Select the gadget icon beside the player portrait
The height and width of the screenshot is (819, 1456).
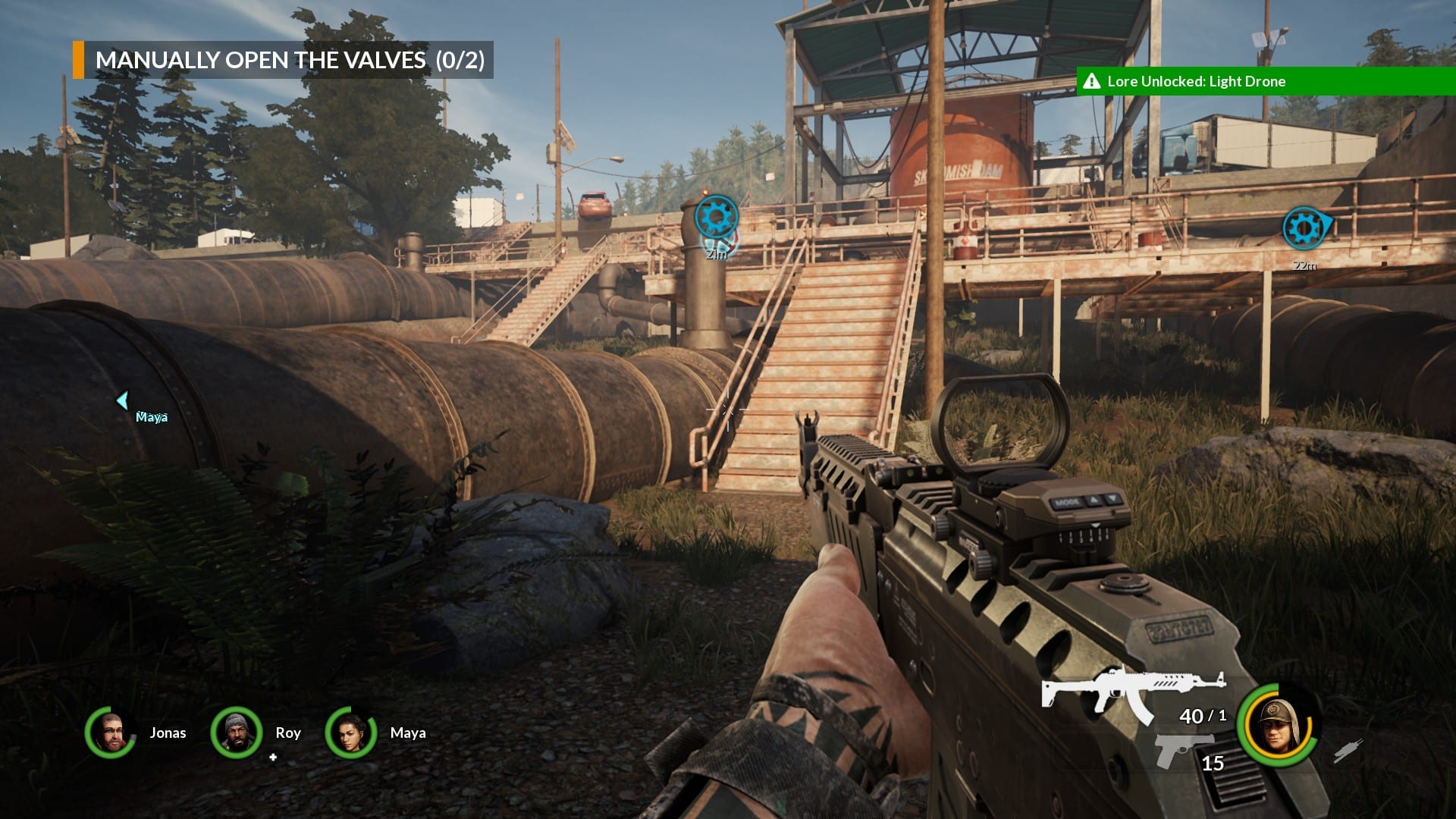click(1348, 751)
